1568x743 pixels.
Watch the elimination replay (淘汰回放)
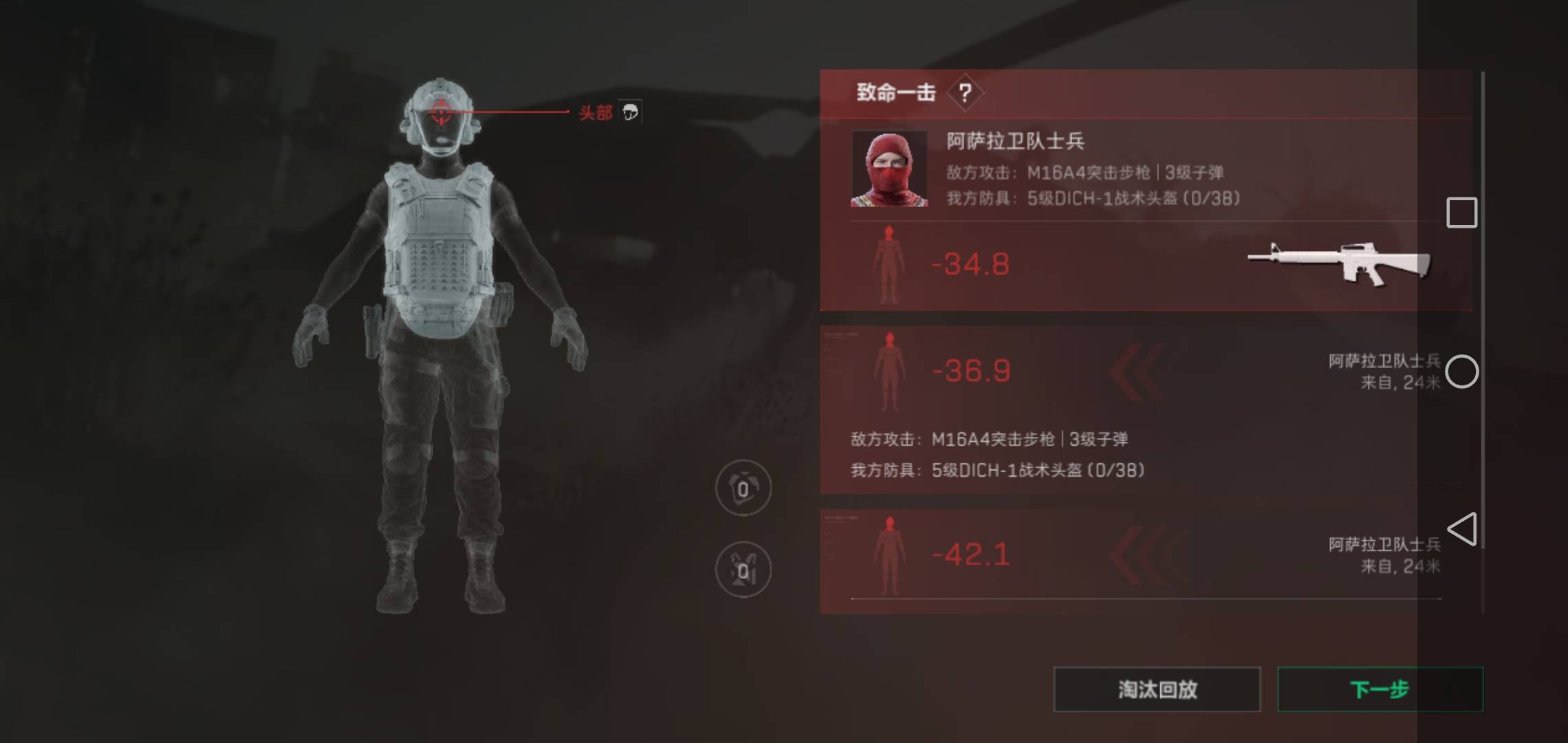[x=1157, y=689]
